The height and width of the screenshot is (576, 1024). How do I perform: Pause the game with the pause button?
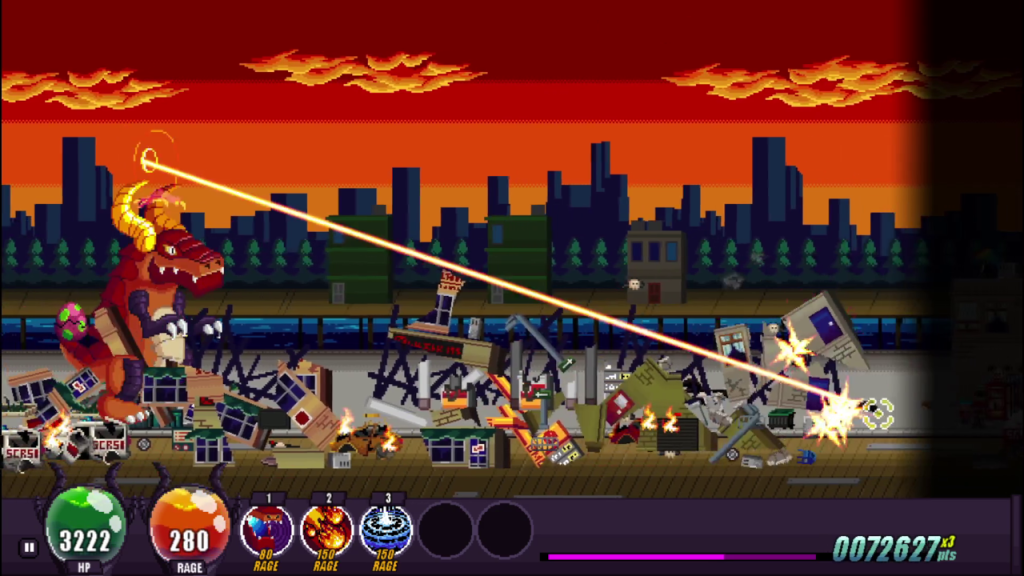28,547
